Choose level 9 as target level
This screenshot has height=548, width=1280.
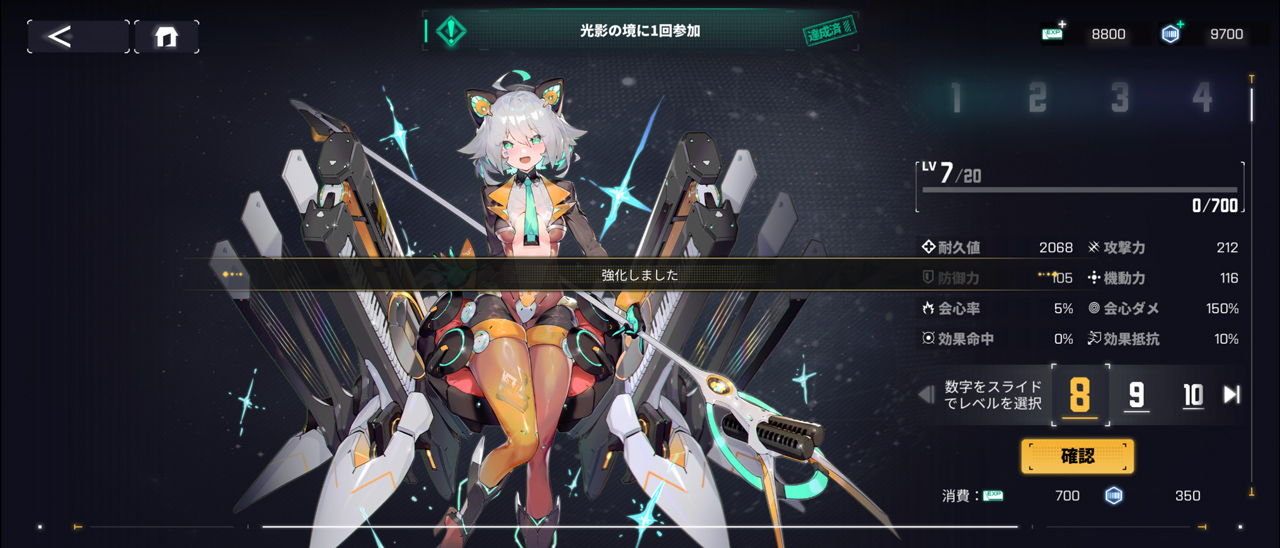(x=1136, y=396)
